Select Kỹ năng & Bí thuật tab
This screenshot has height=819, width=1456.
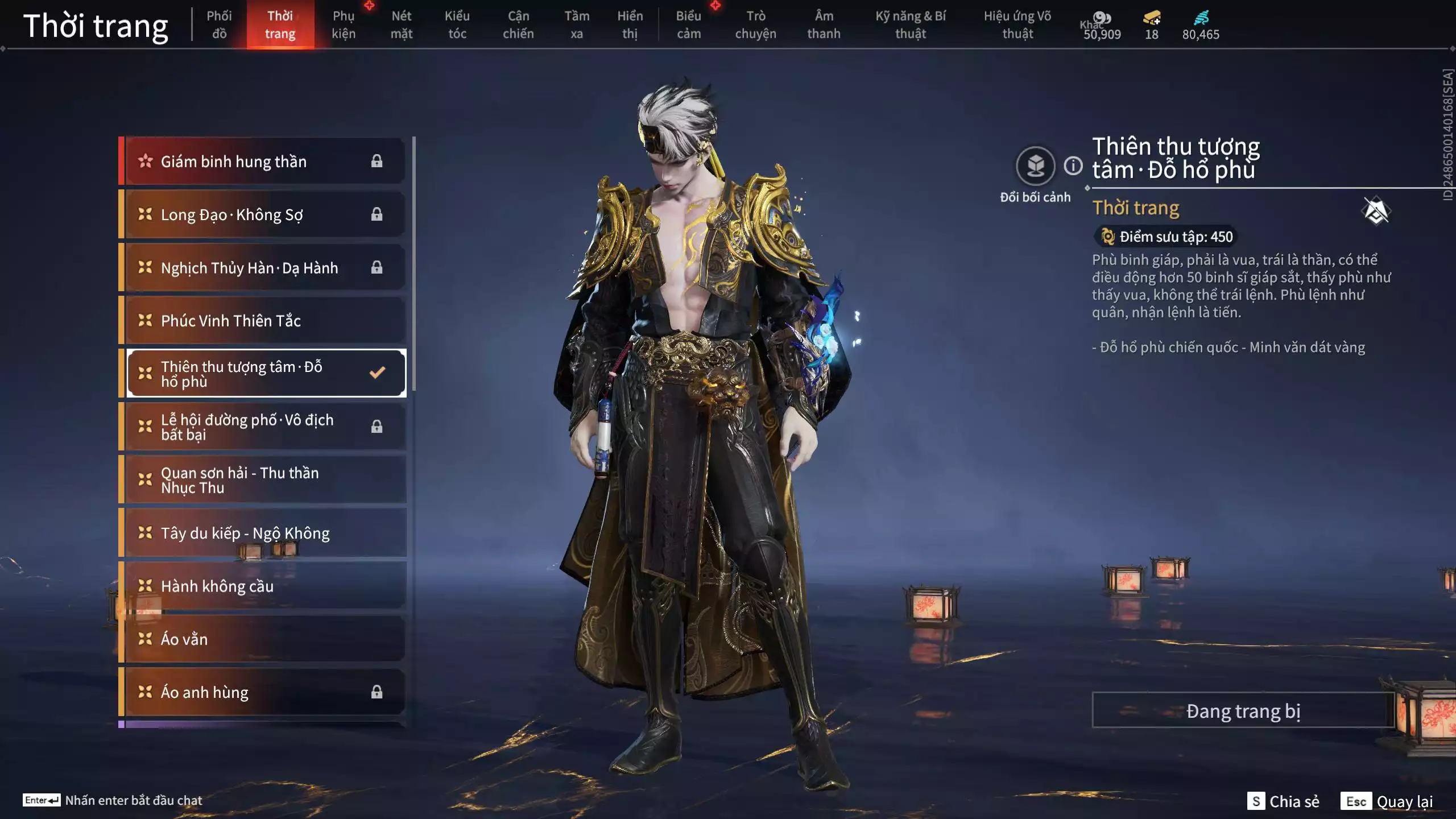(910, 25)
